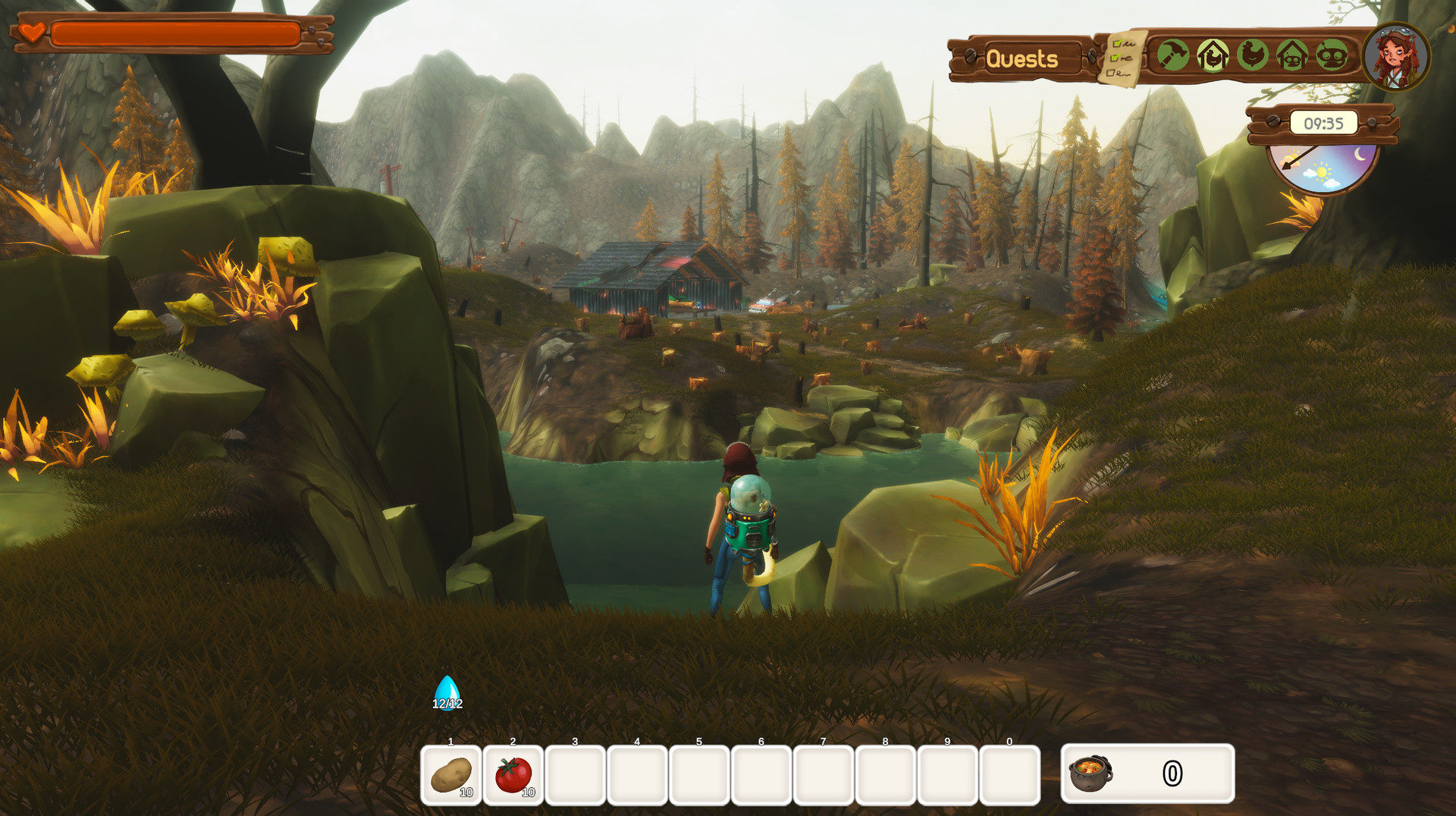
Task: Open the Quests panel
Action: 1021,58
